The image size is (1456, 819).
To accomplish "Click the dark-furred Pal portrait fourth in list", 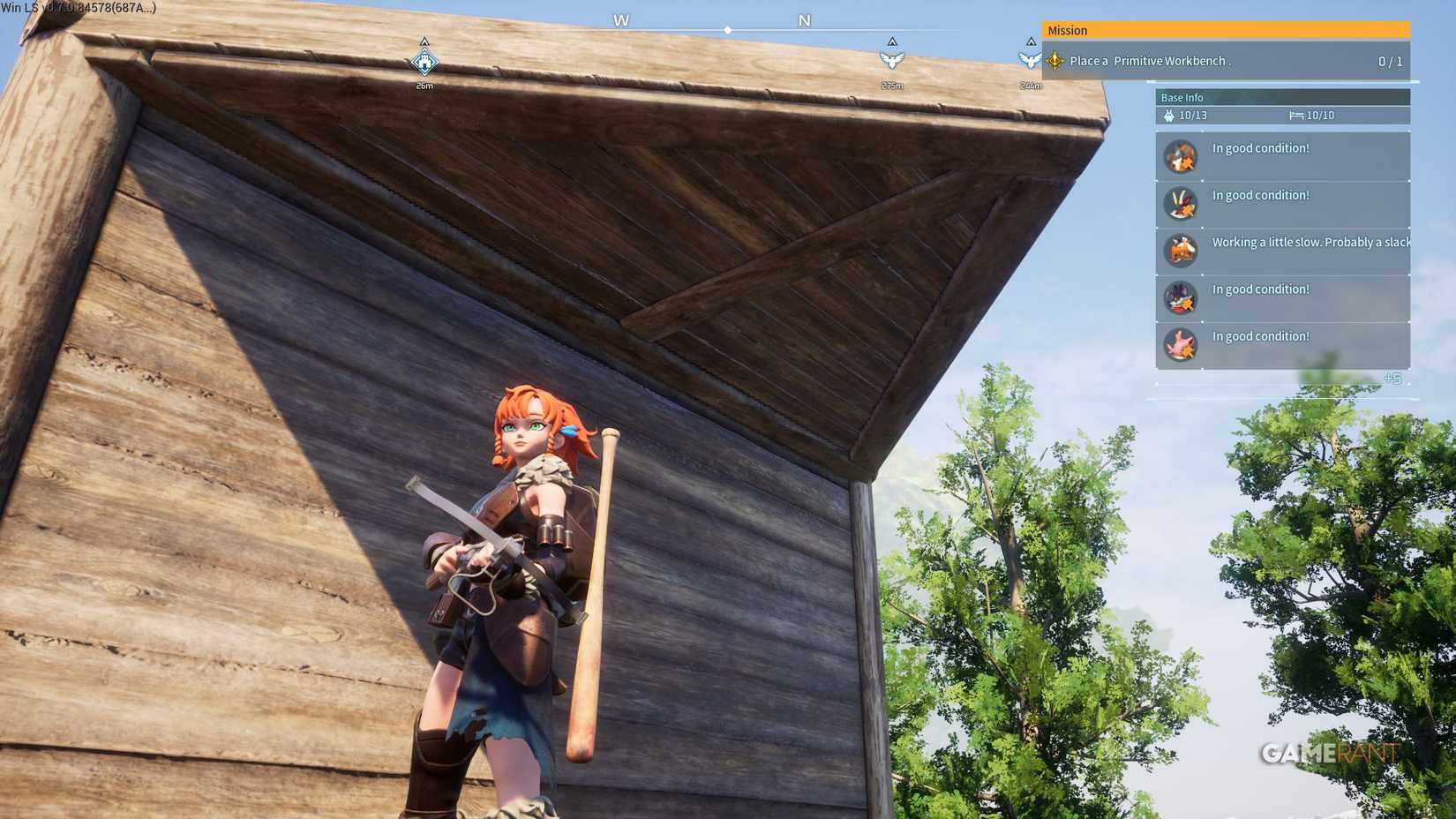I will pos(1181,297).
